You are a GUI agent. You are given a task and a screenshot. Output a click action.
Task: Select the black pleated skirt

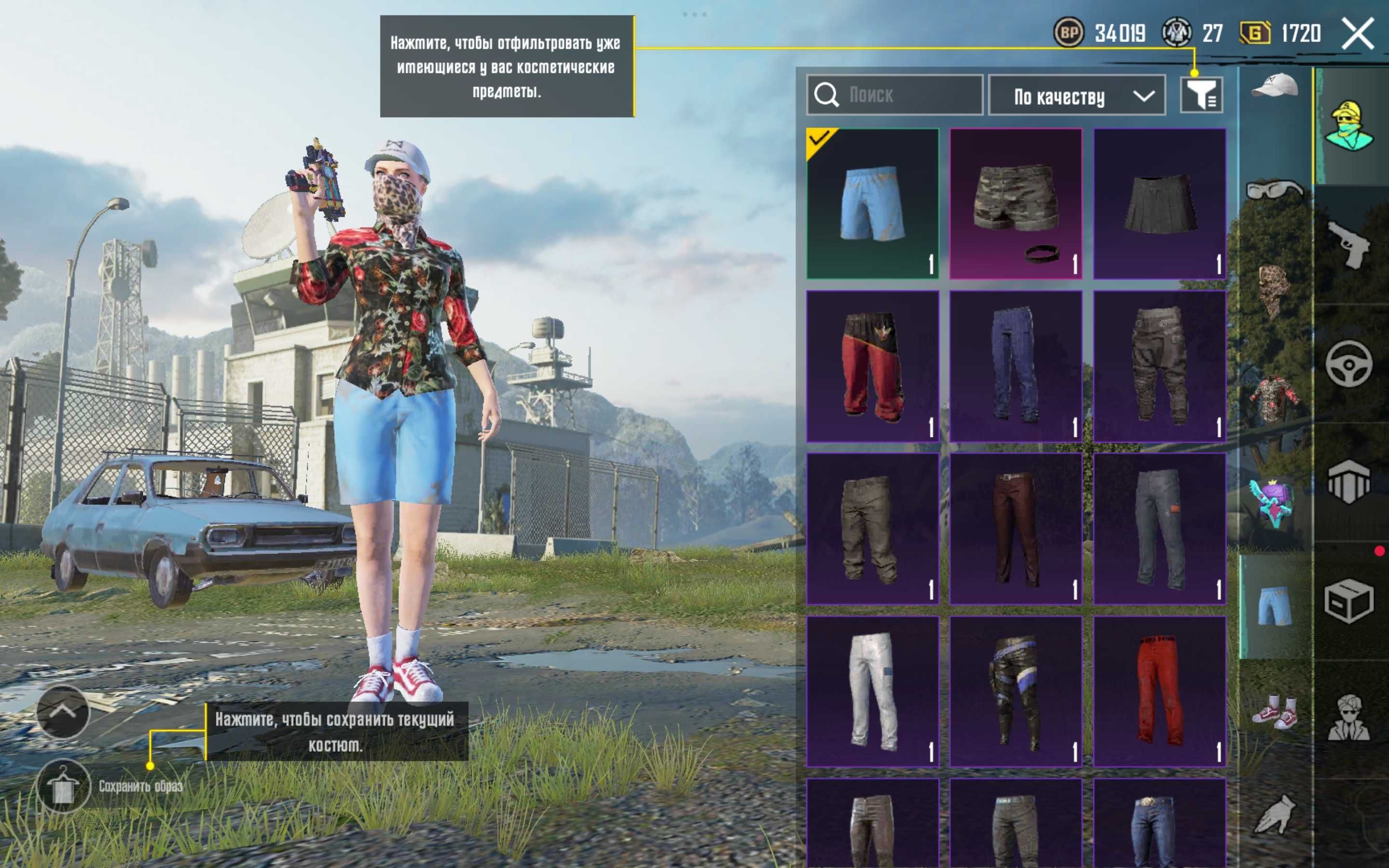click(x=1159, y=203)
